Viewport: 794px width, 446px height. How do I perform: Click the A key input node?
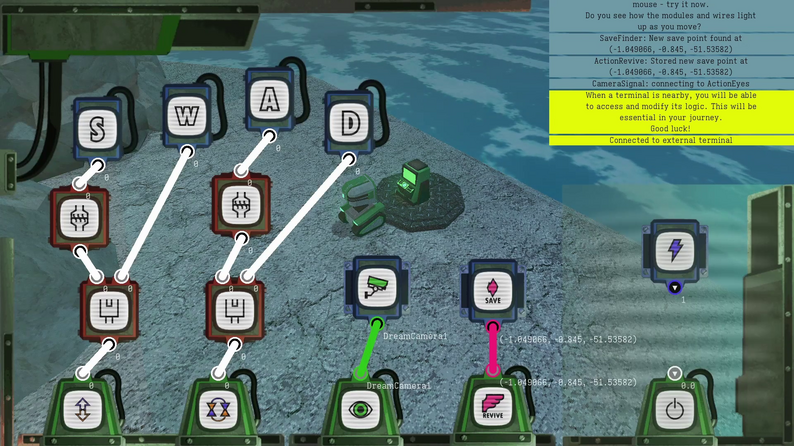point(268,98)
